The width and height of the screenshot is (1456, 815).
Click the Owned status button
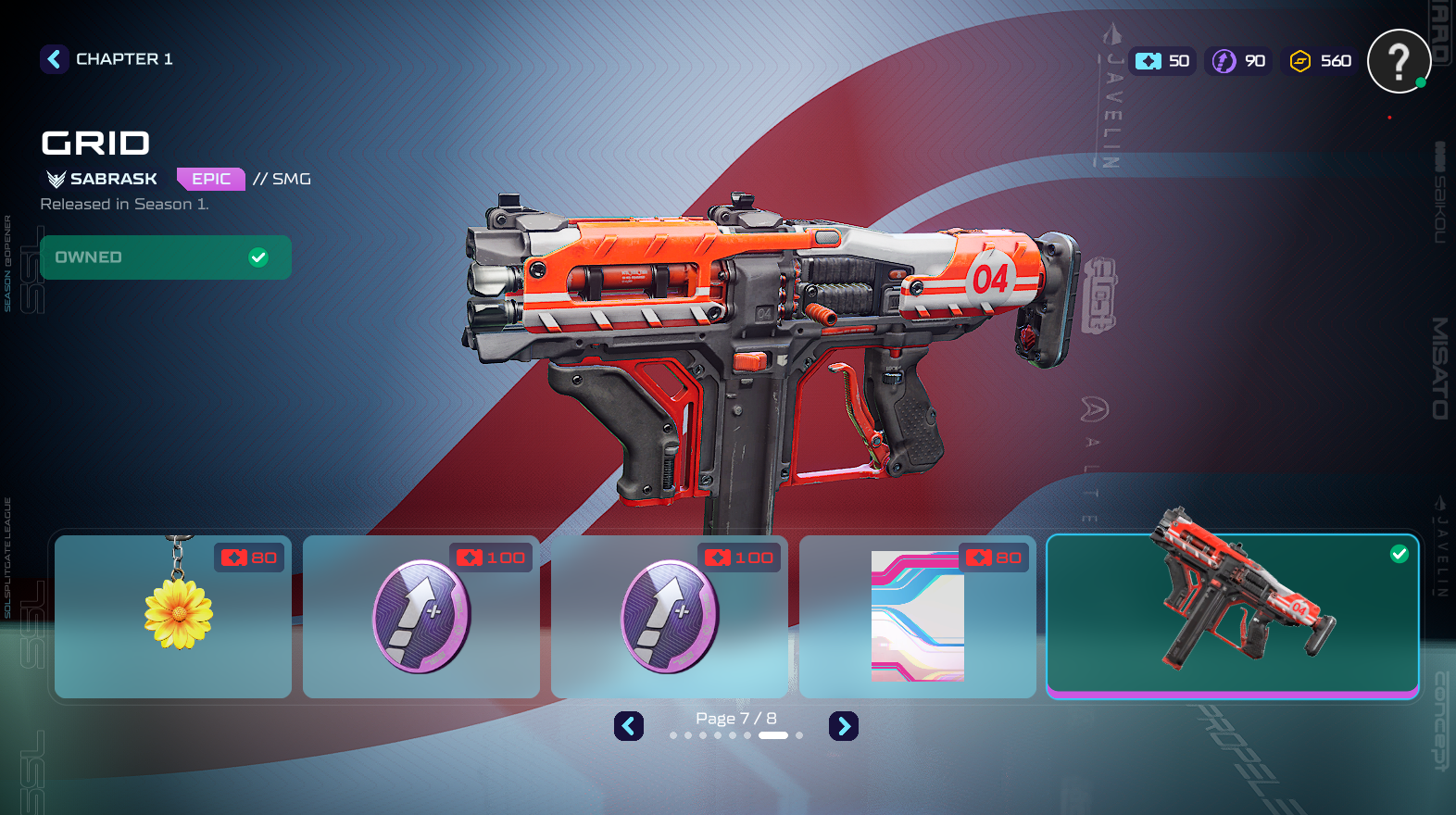[x=166, y=257]
